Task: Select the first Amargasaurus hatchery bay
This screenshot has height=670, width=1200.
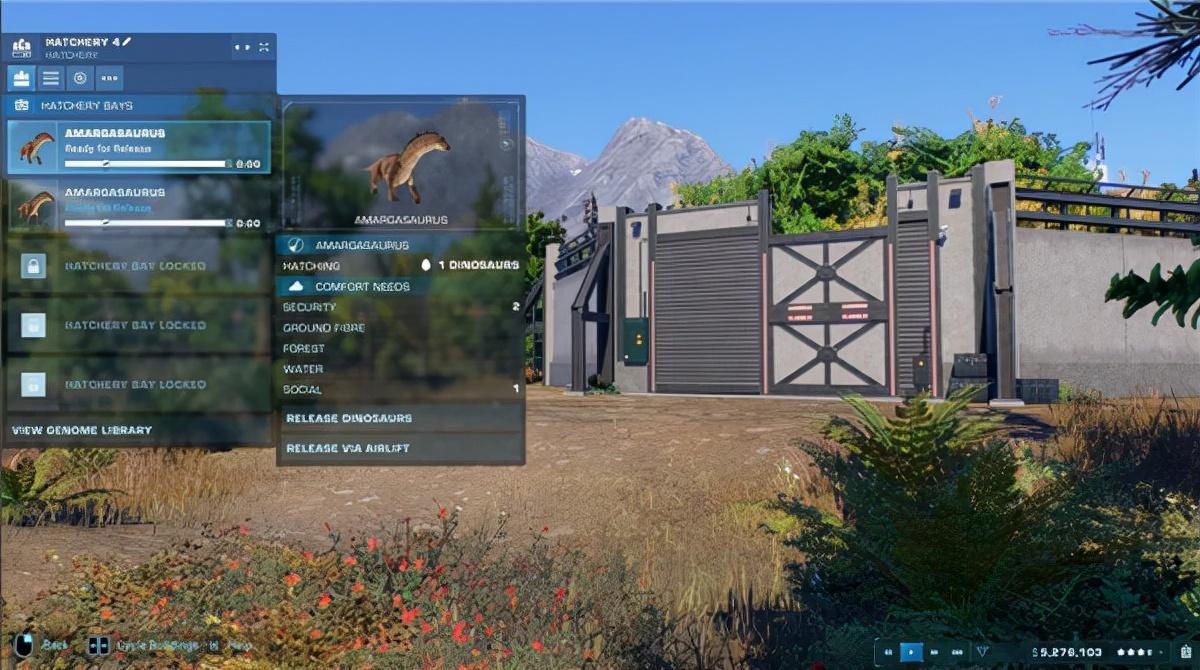Action: [x=138, y=147]
